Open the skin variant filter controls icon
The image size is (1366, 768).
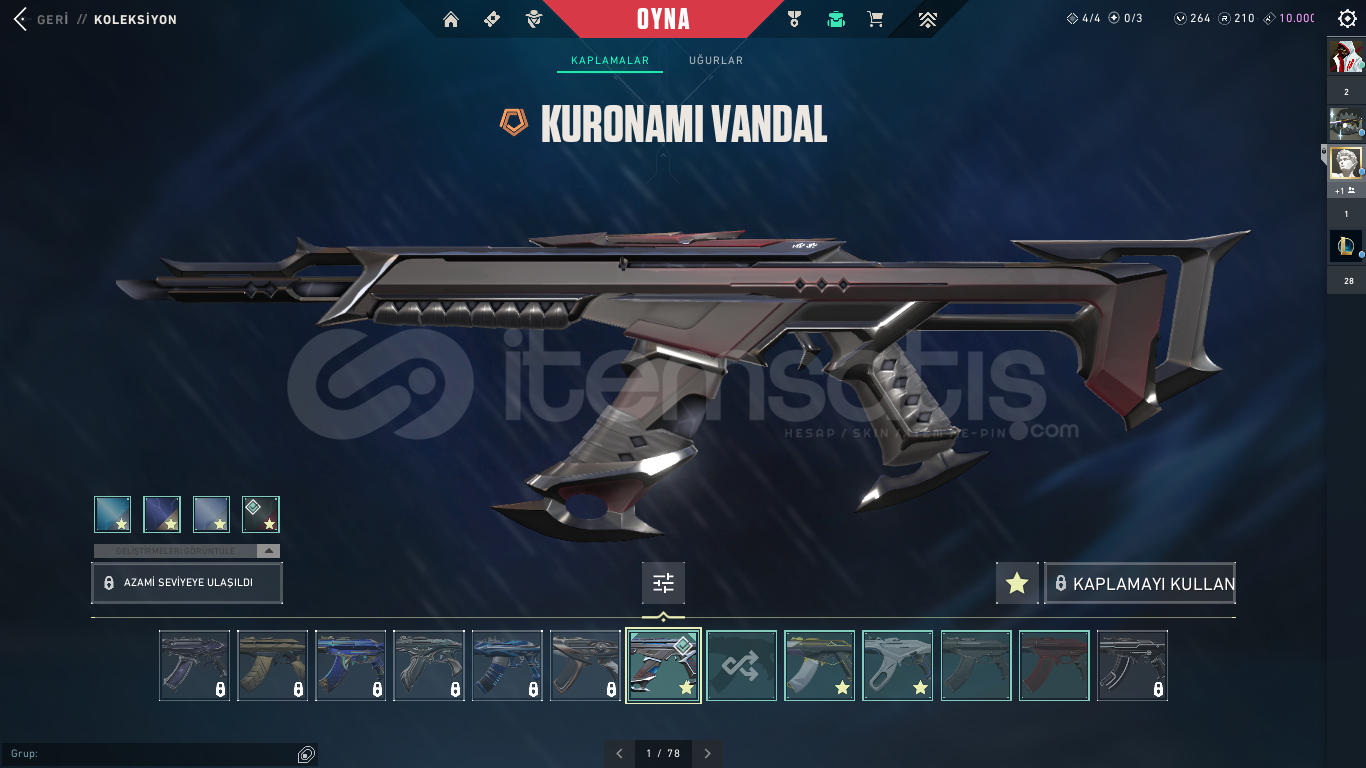[663, 583]
